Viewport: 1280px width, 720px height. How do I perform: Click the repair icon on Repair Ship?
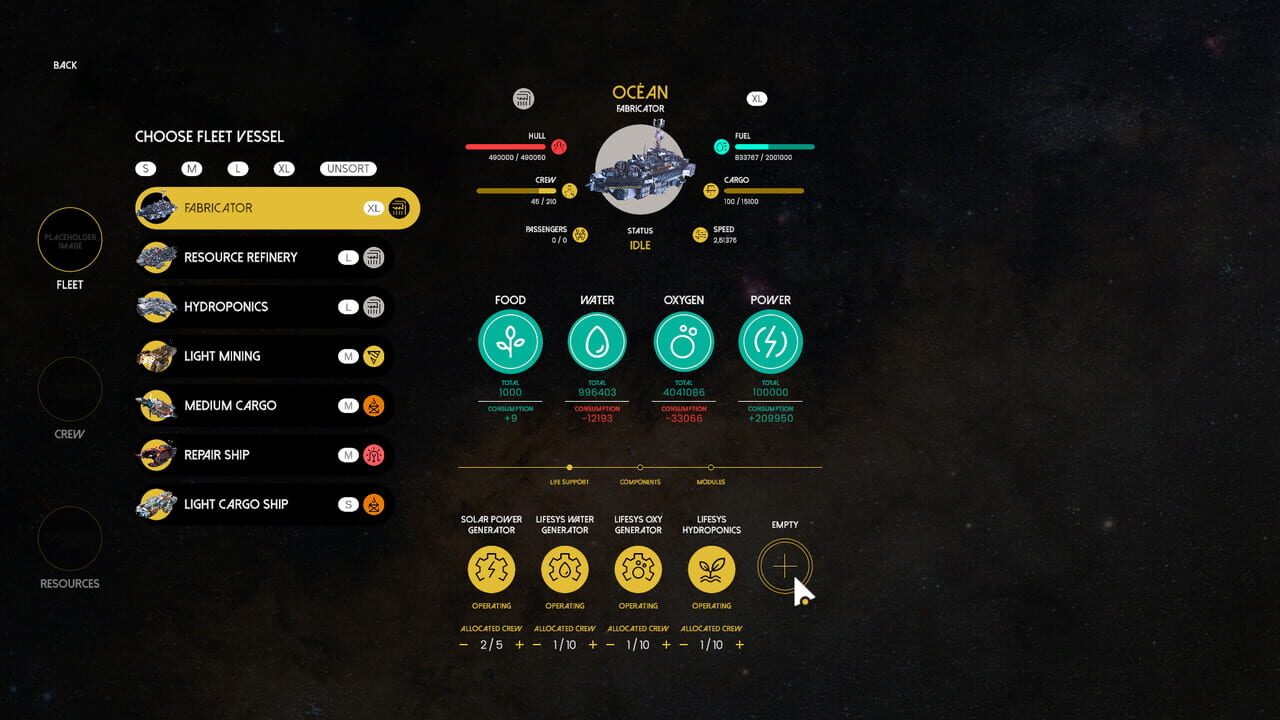[373, 454]
